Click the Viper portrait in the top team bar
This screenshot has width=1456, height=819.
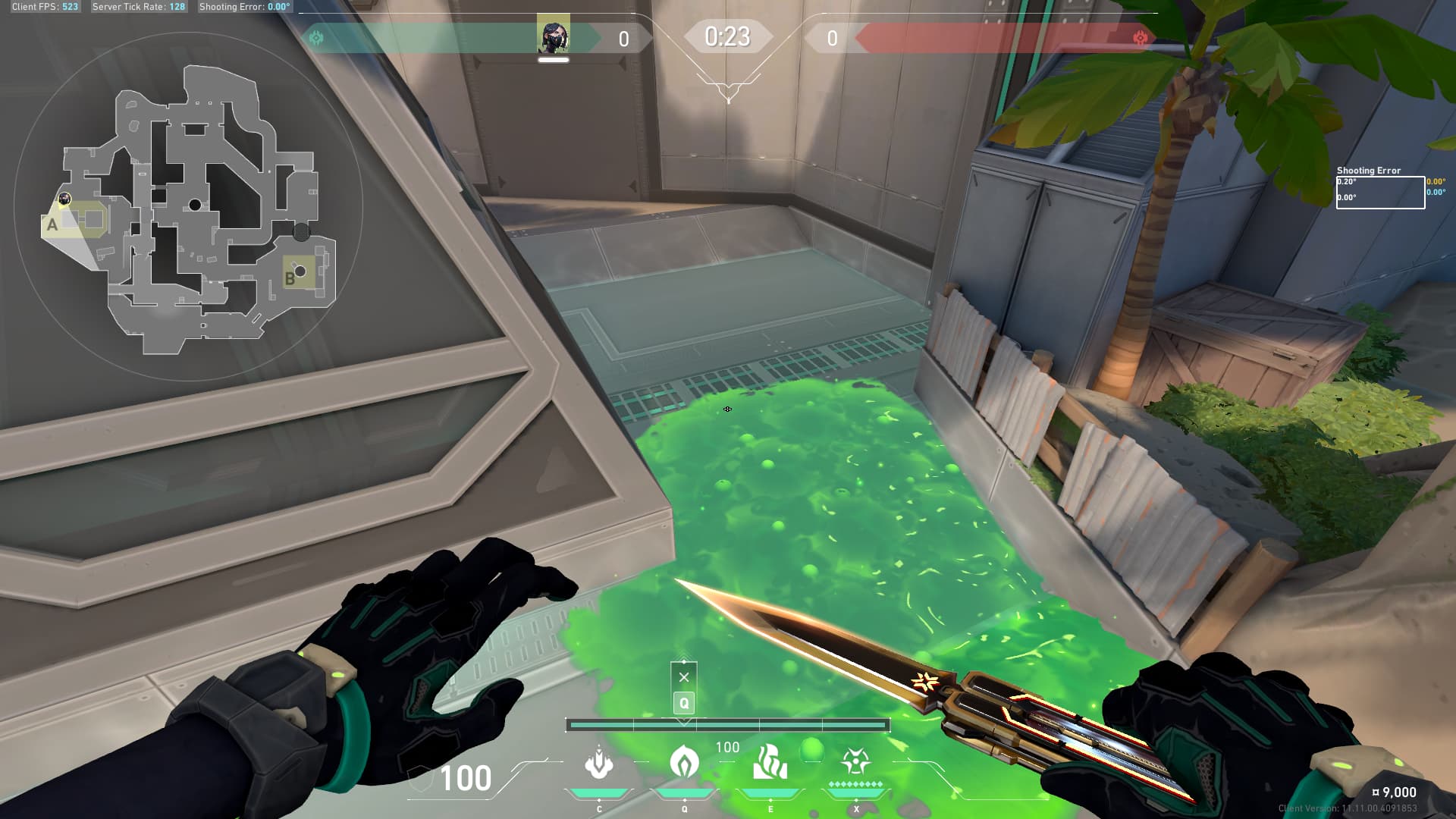click(x=553, y=36)
